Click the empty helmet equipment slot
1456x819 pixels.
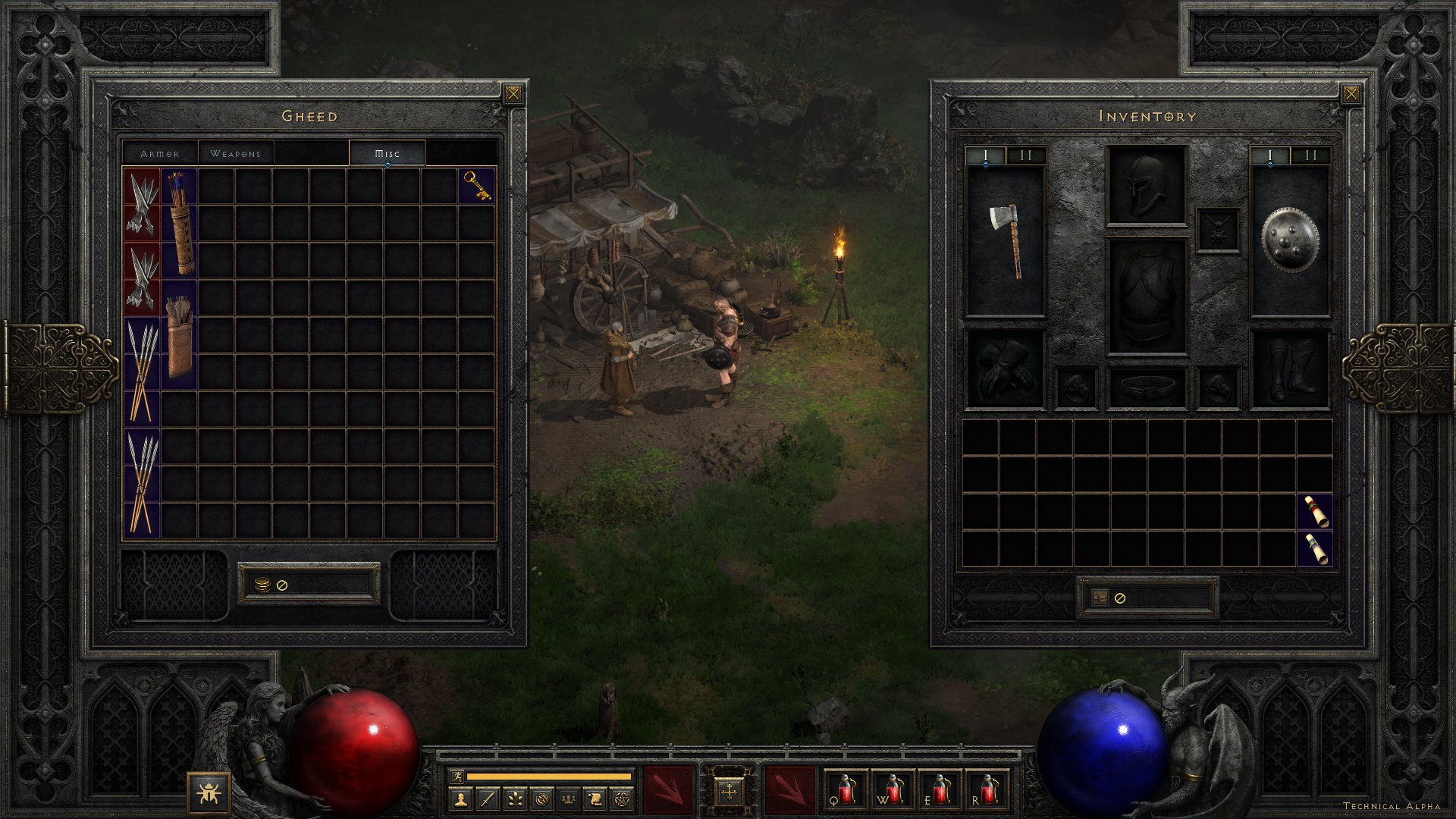(x=1146, y=186)
